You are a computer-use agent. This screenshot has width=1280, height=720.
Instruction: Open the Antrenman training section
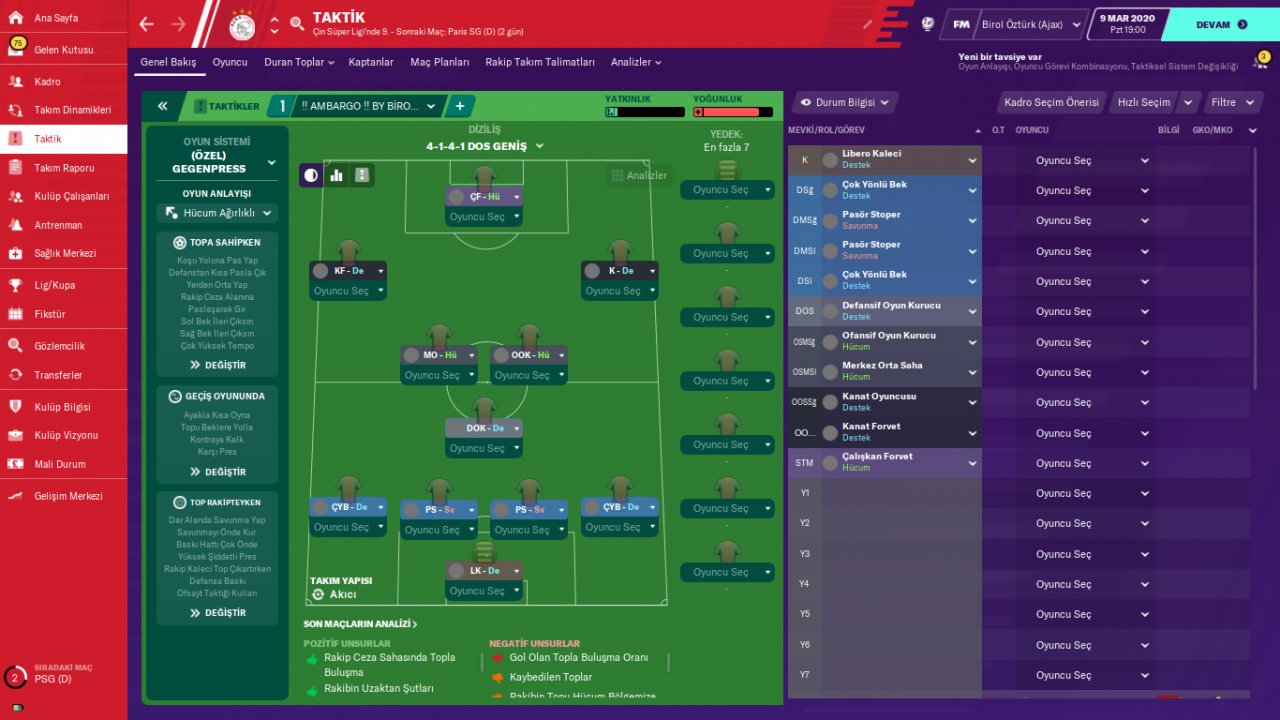click(58, 225)
